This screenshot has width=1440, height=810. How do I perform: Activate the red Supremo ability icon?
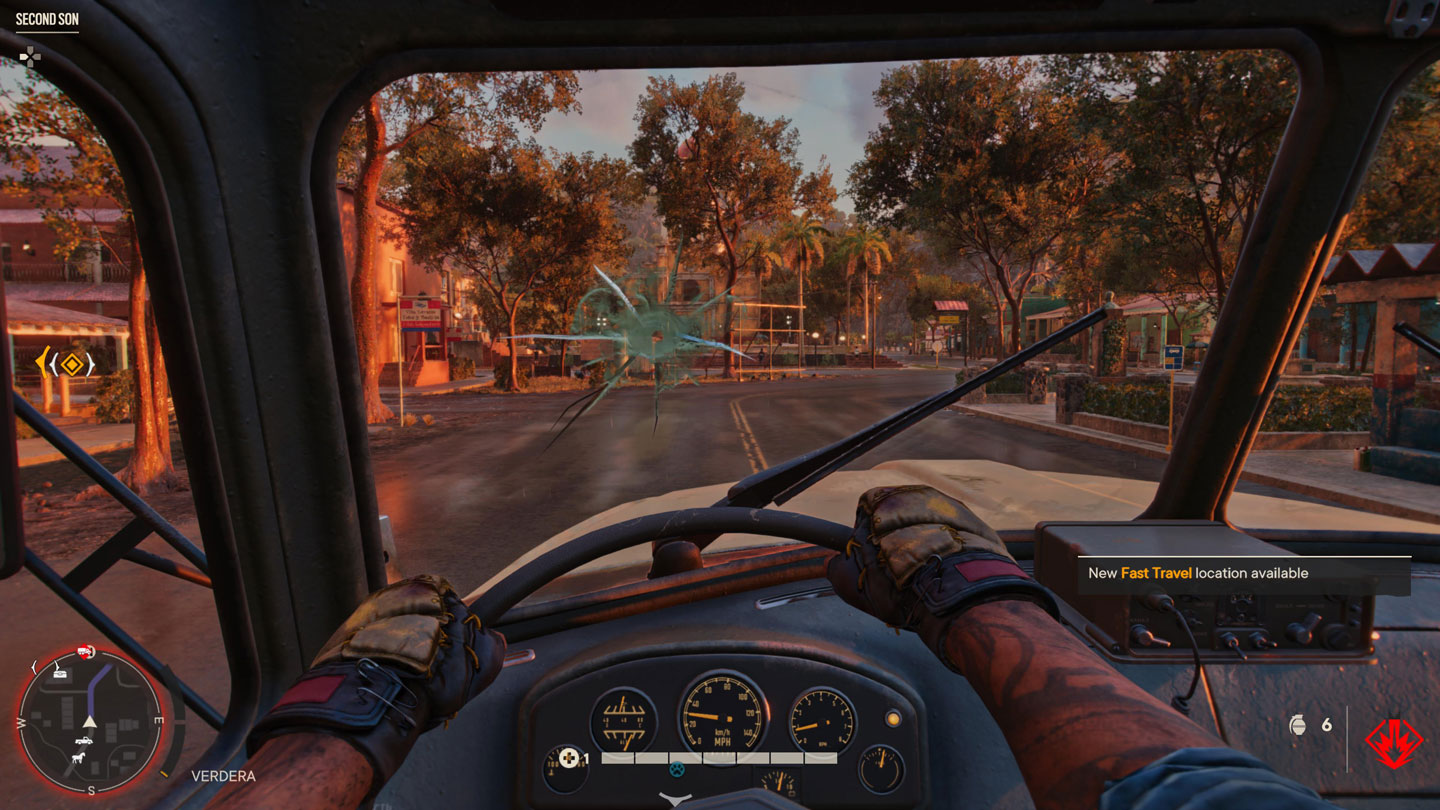click(1394, 742)
